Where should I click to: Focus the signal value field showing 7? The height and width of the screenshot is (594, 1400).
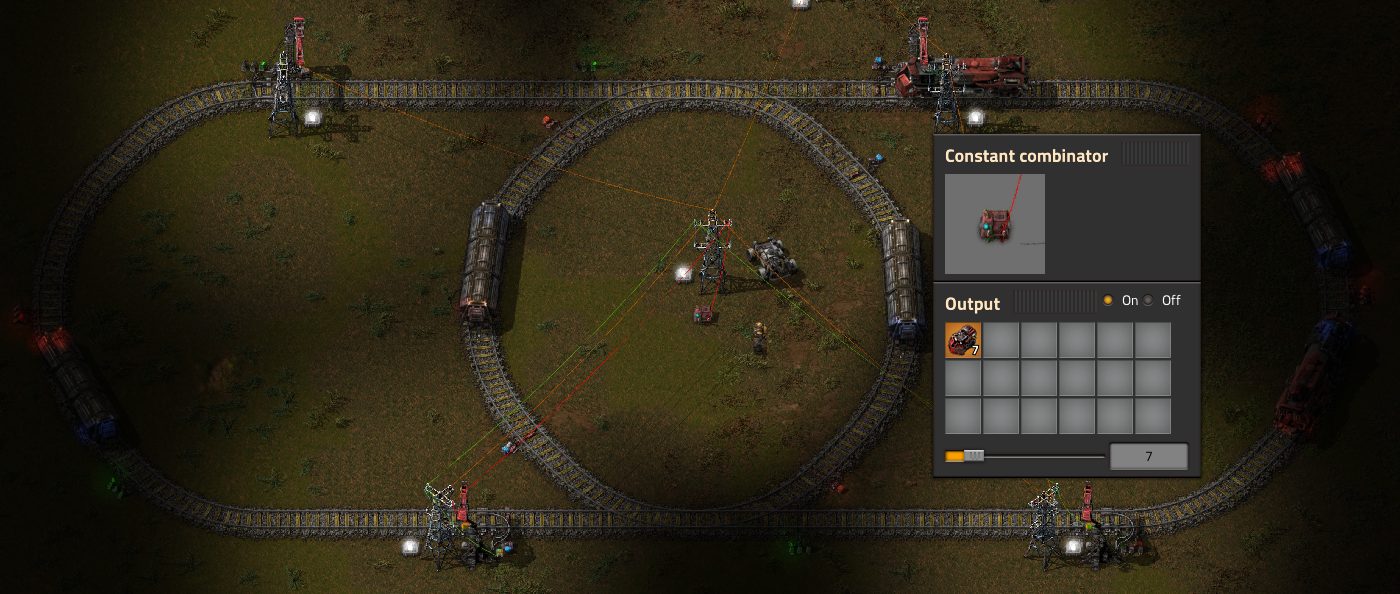tap(1148, 456)
